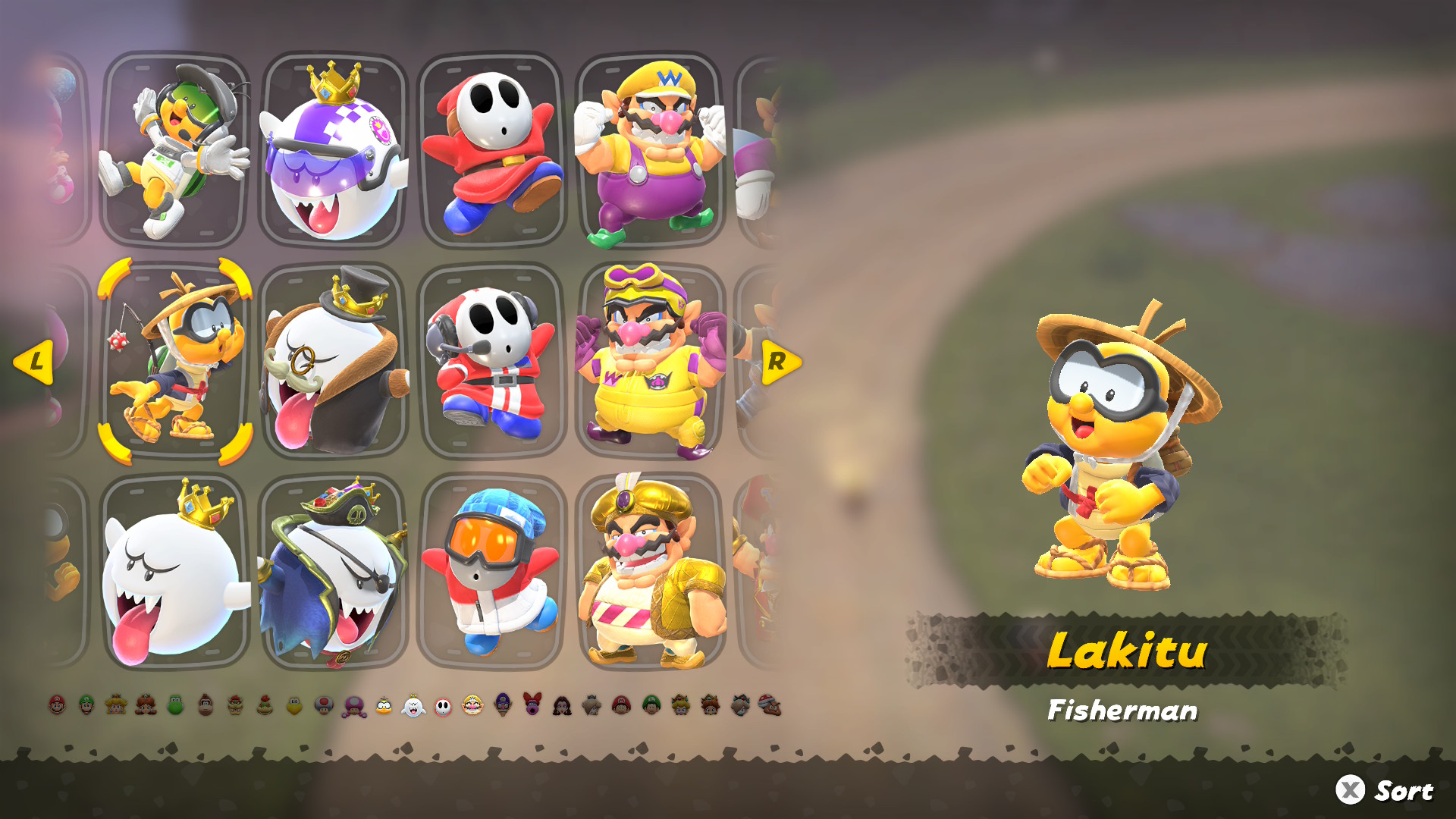The image size is (1456, 819).
Task: Pick Shy Guy with orange ski goggles
Action: (492, 572)
